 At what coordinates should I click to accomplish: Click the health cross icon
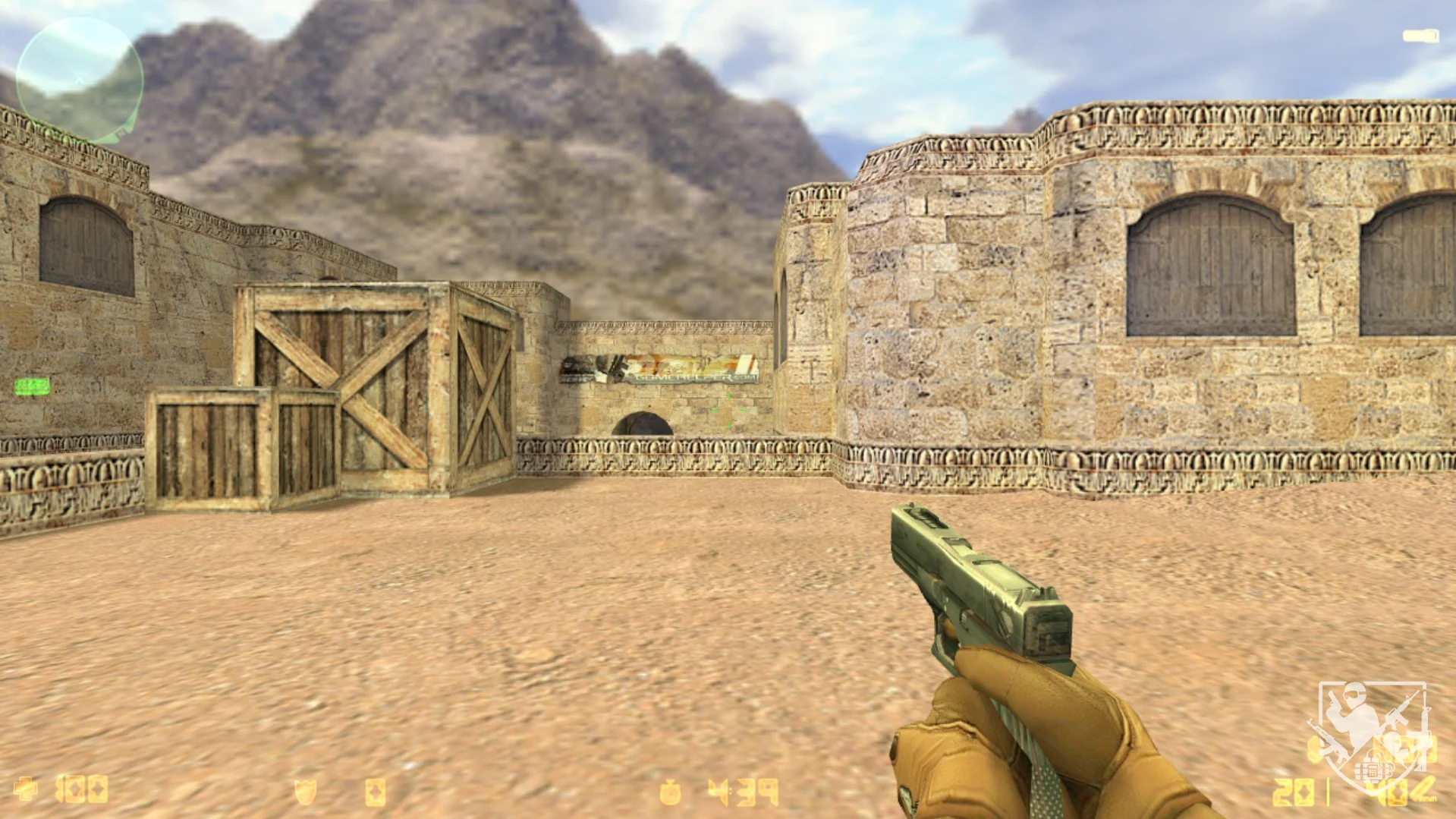click(26, 789)
